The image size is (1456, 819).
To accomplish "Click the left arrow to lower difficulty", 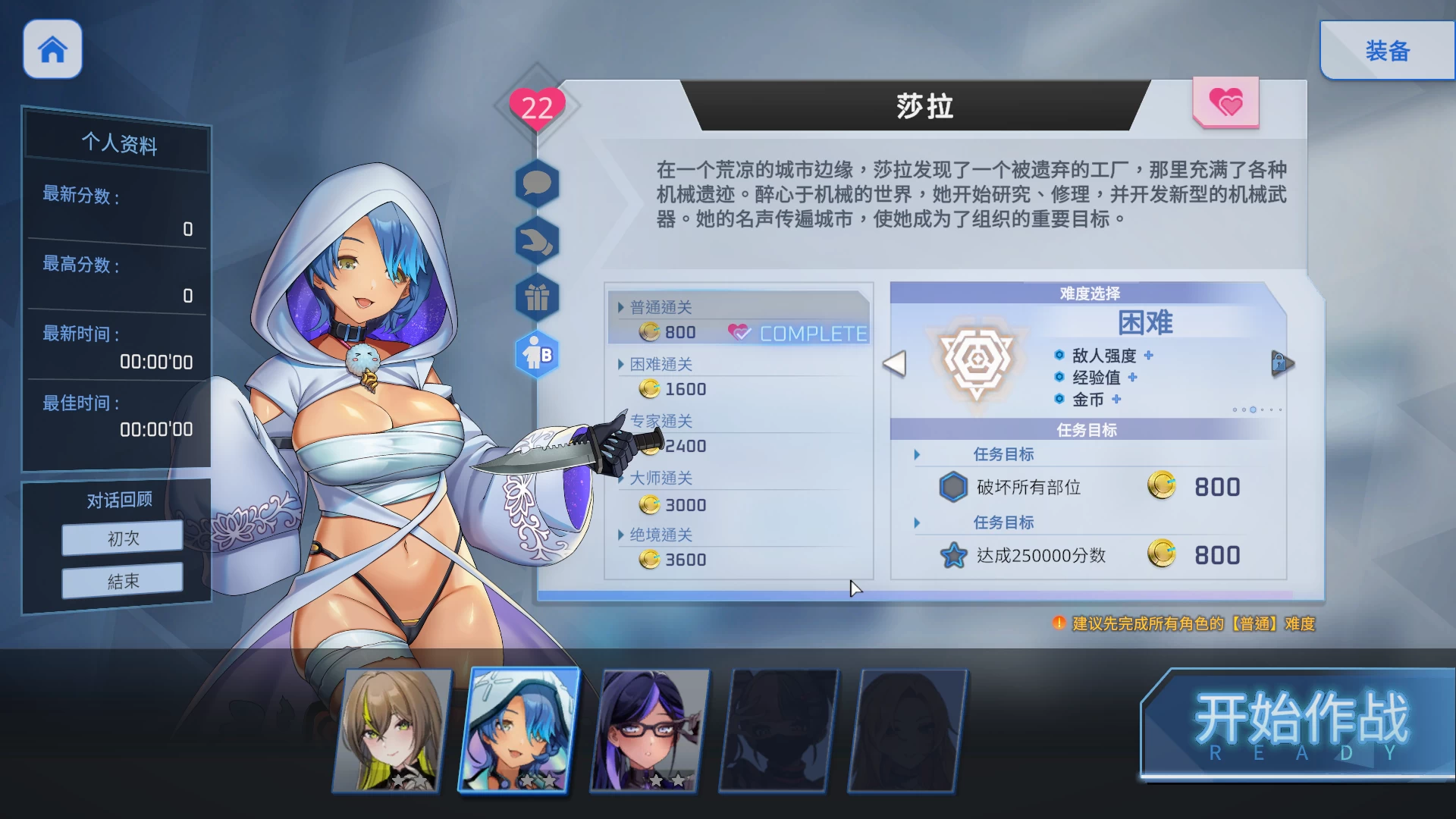I will coord(896,364).
